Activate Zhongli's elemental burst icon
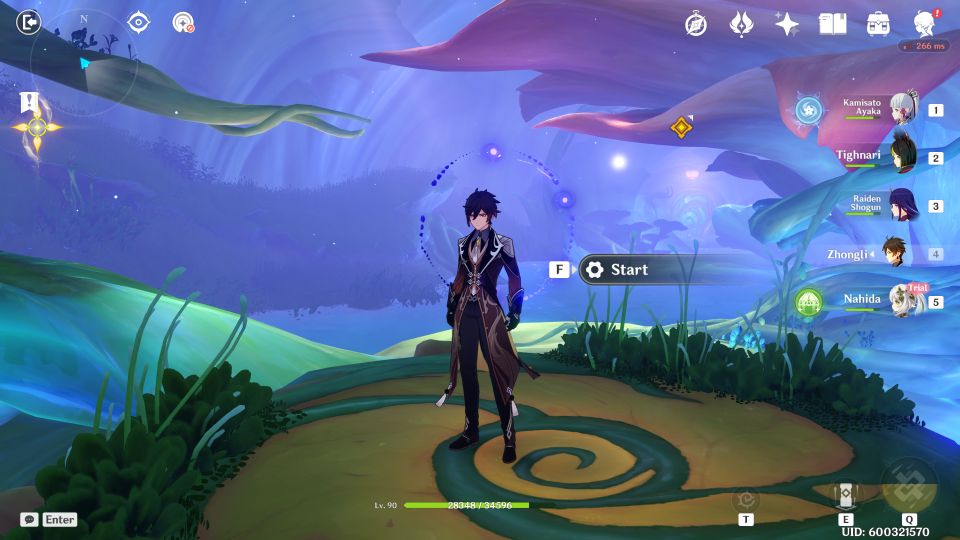Image resolution: width=960 pixels, height=540 pixels. click(909, 485)
